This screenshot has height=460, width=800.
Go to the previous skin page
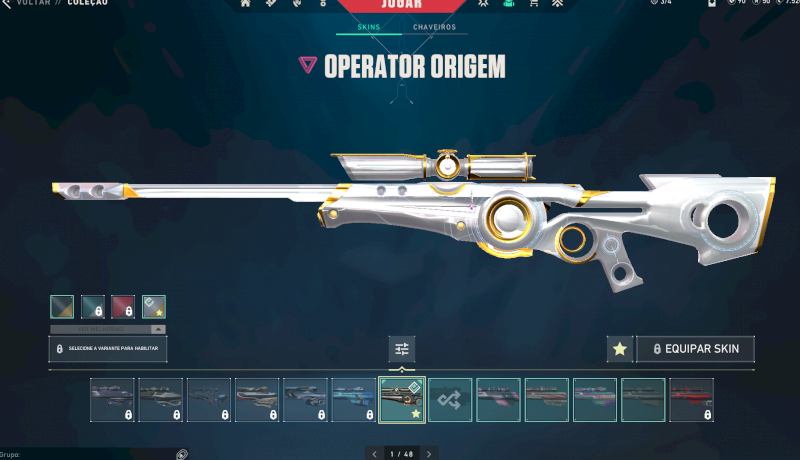(x=375, y=454)
